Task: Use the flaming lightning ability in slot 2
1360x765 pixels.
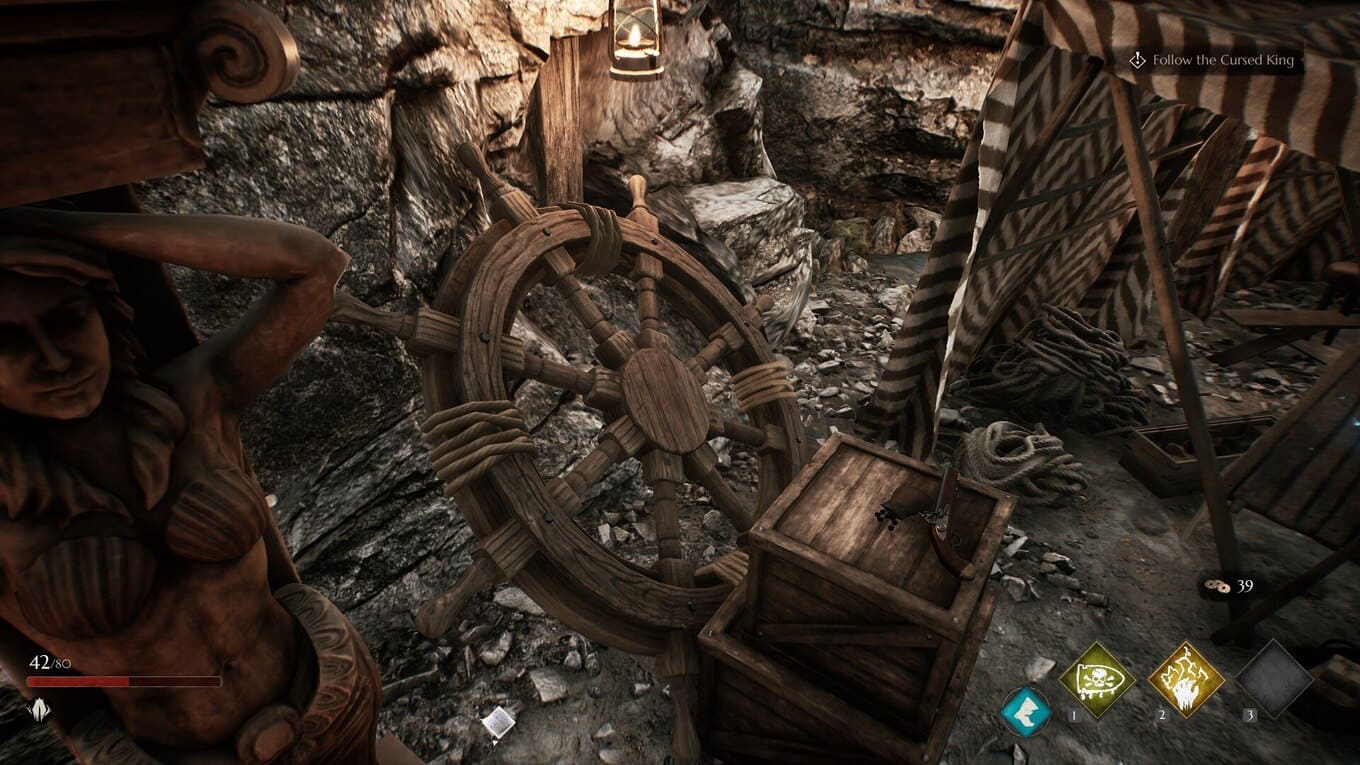Action: 1186,680
